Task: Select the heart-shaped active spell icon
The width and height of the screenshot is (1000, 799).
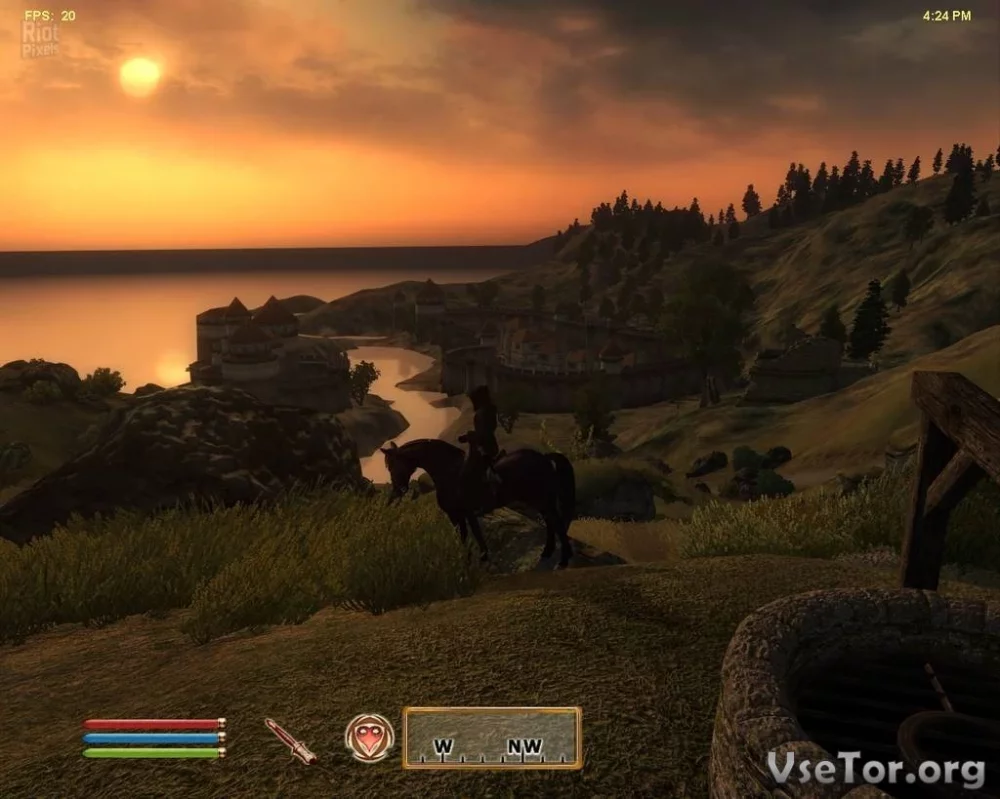Action: 369,738
